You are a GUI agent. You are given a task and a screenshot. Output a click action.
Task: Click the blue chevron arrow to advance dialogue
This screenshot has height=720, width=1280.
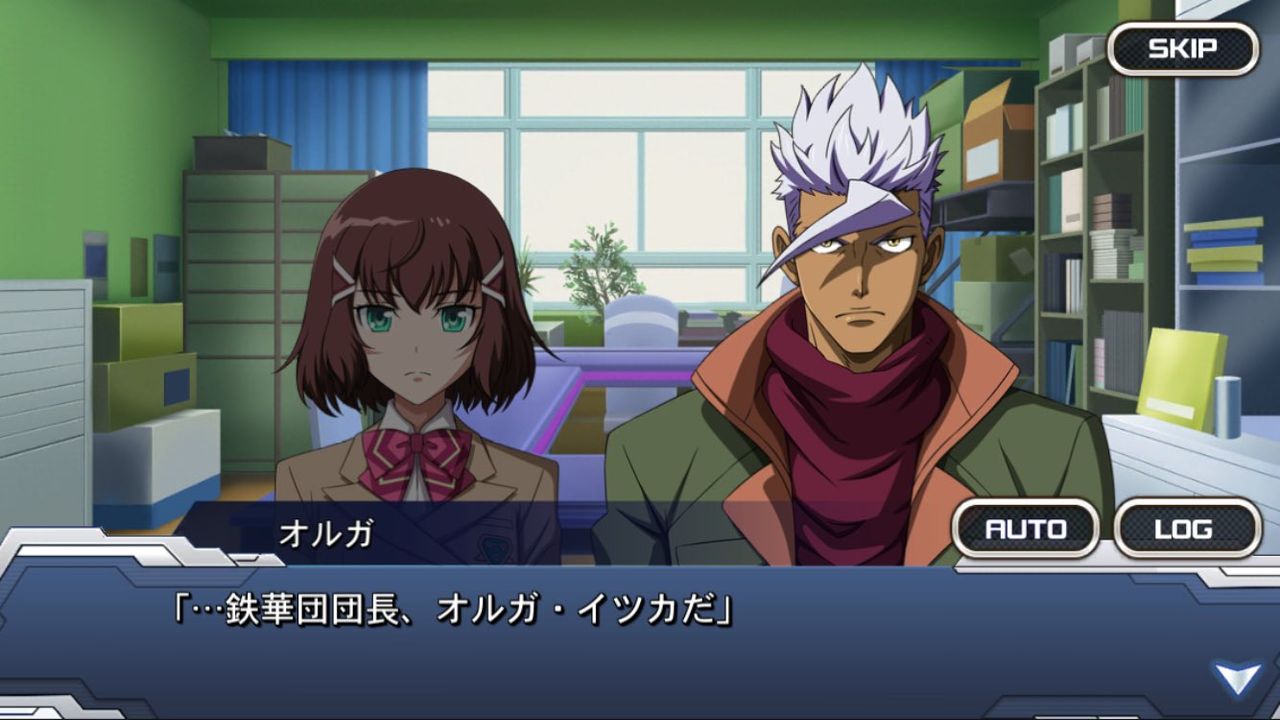coord(1238,676)
